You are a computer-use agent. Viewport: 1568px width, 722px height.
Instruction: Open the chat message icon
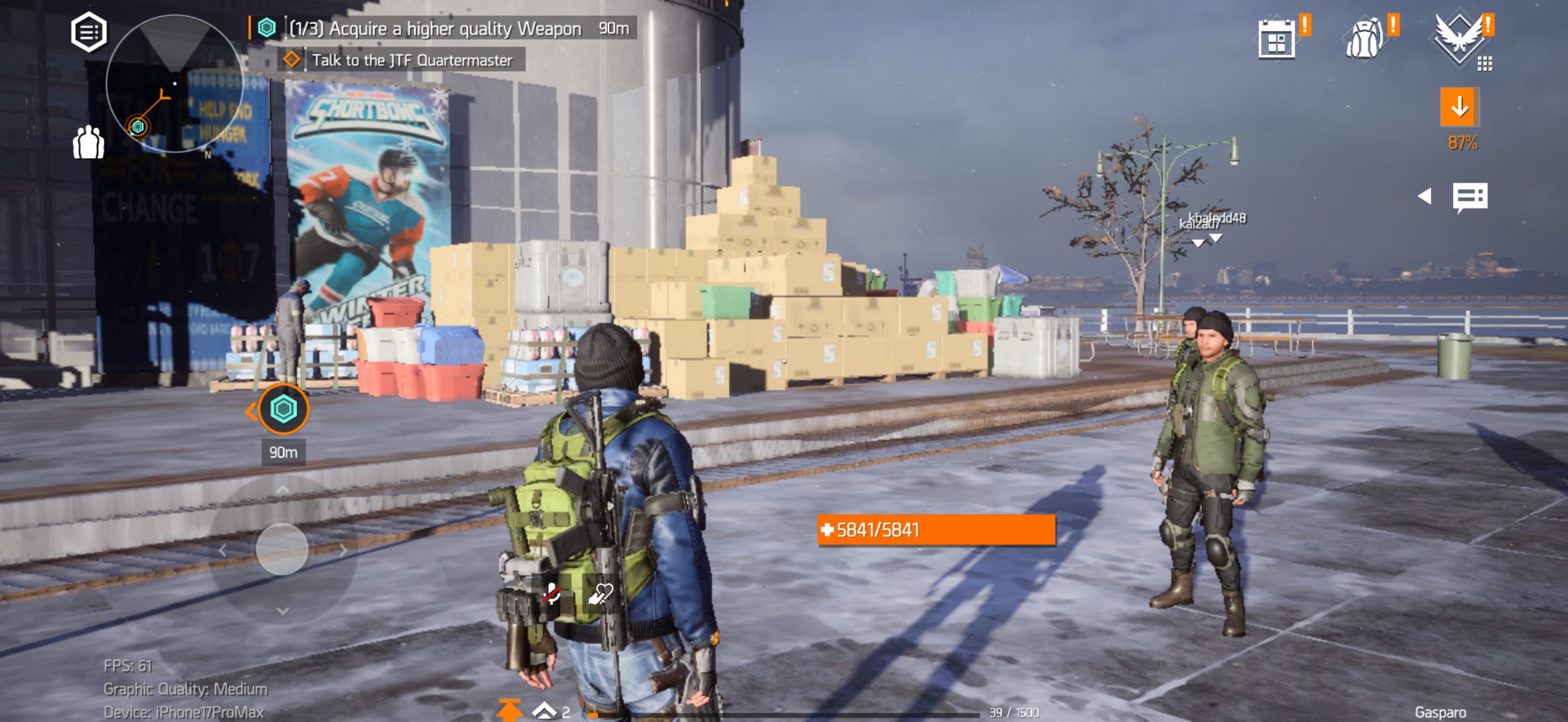pos(1470,197)
